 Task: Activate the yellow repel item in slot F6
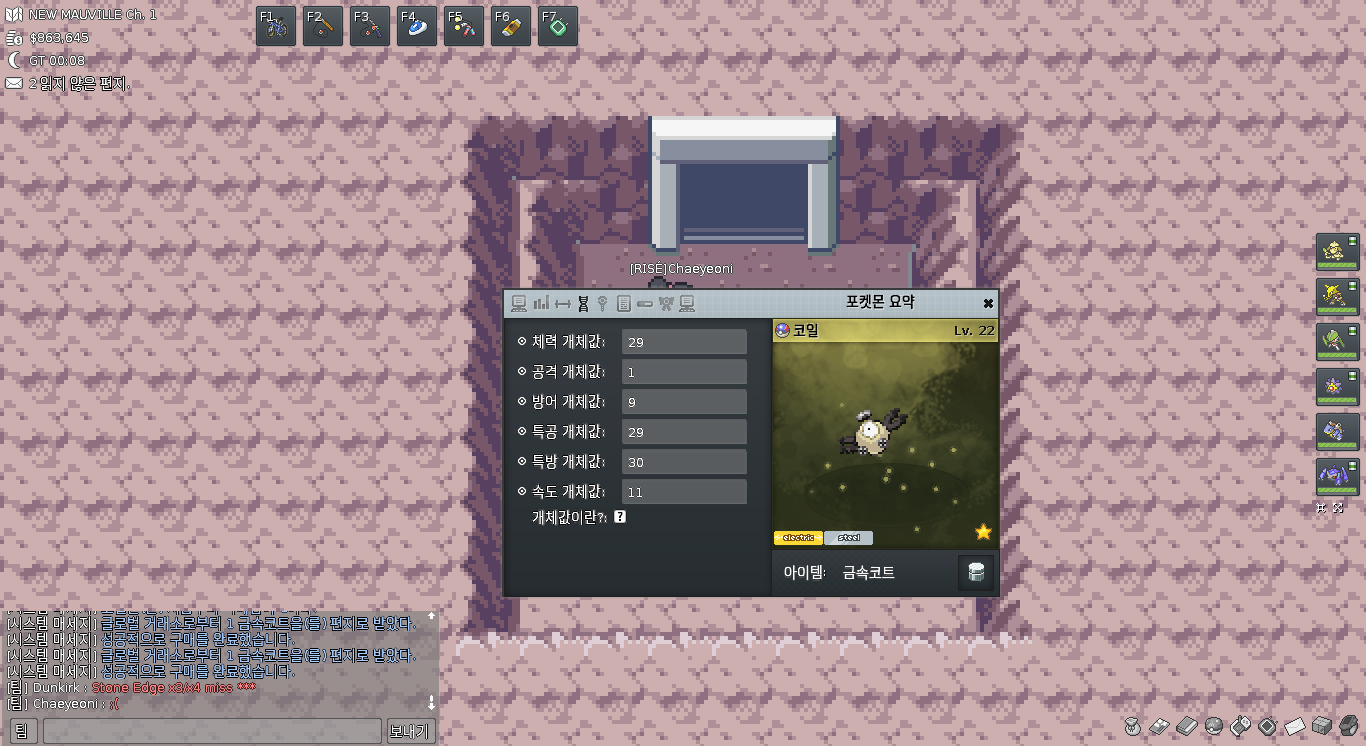(x=511, y=26)
